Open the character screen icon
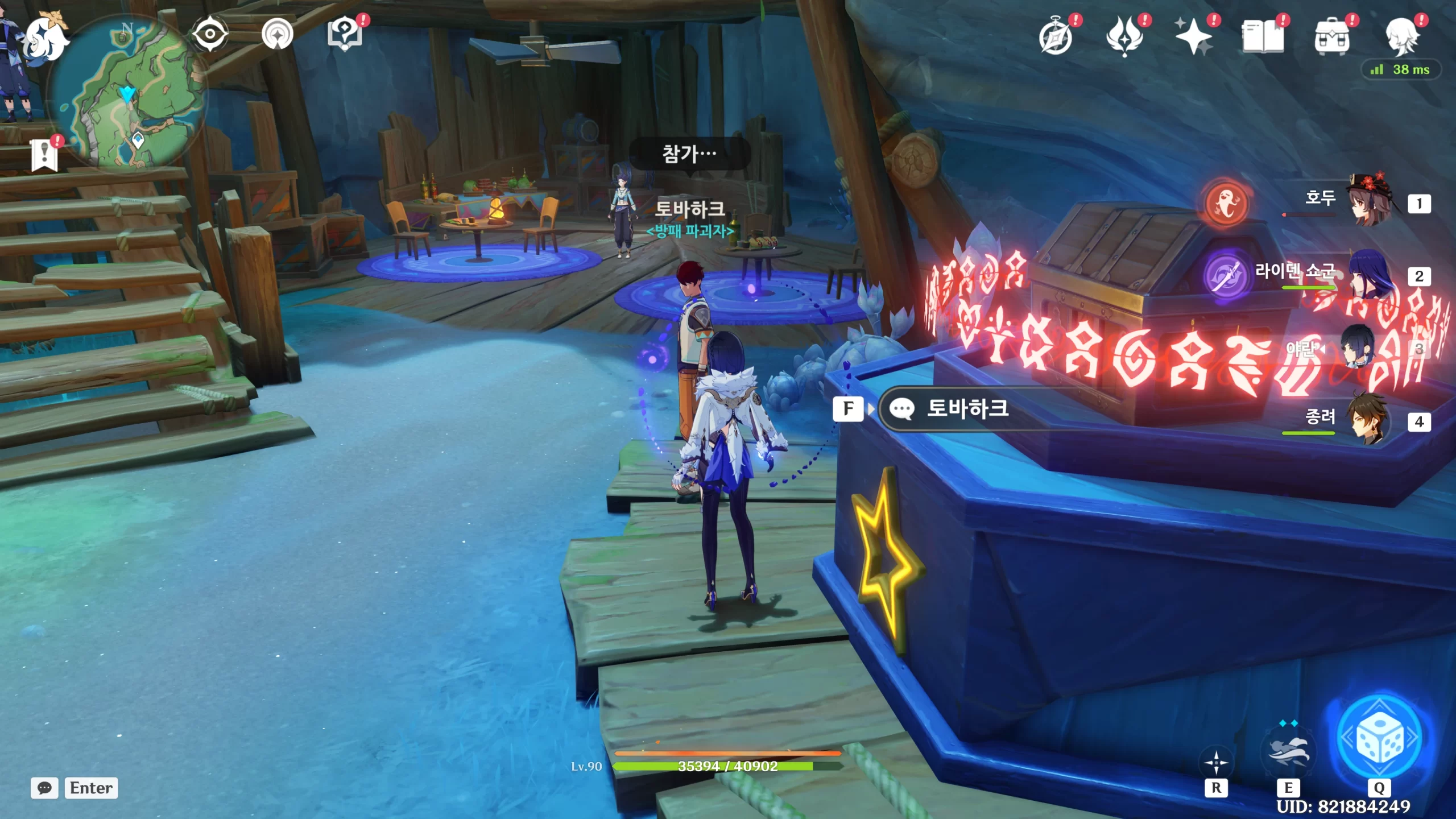Image resolution: width=1456 pixels, height=819 pixels. (1401, 36)
